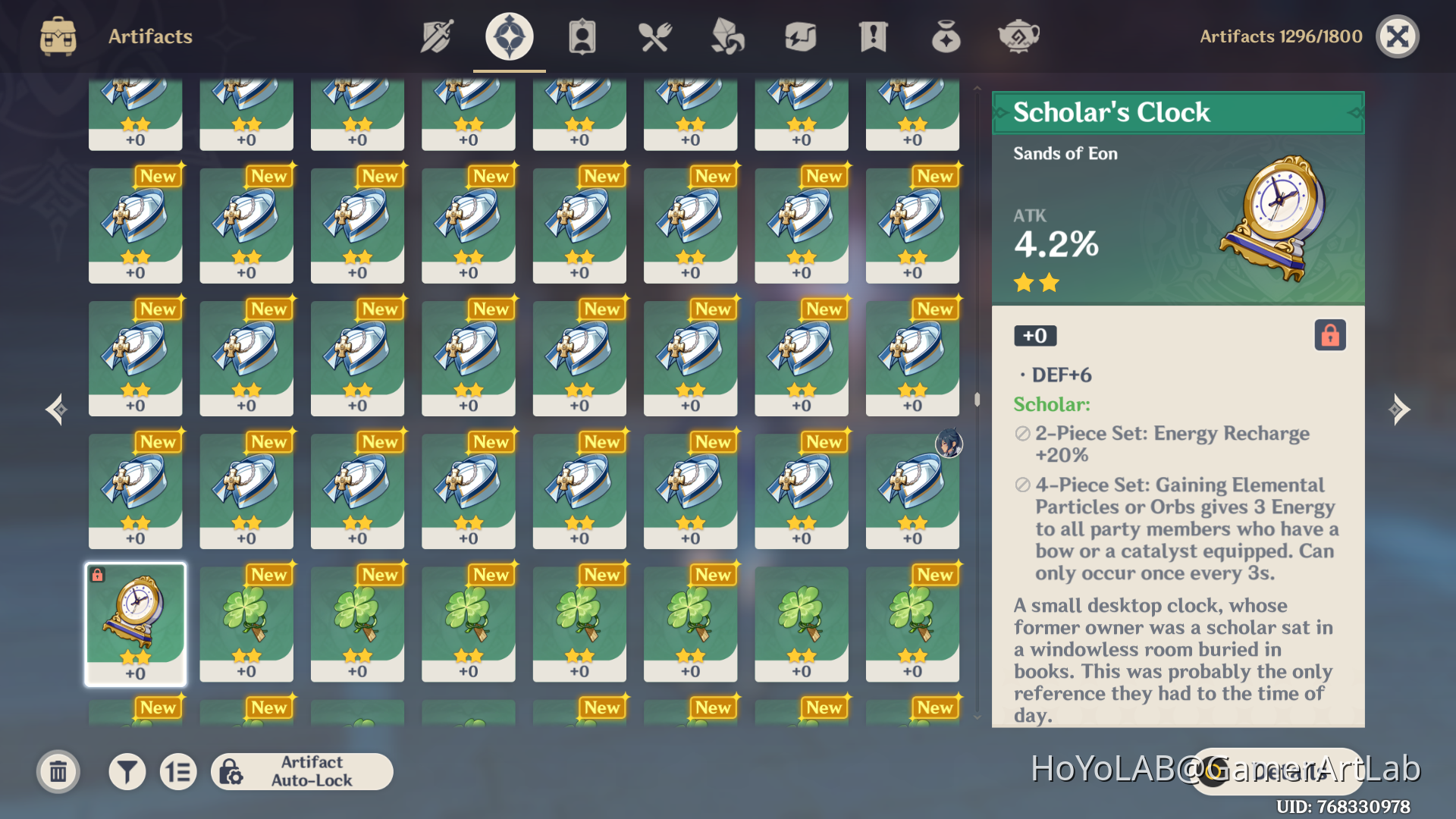Open the artifact filter options
The height and width of the screenshot is (819, 1456).
127,771
